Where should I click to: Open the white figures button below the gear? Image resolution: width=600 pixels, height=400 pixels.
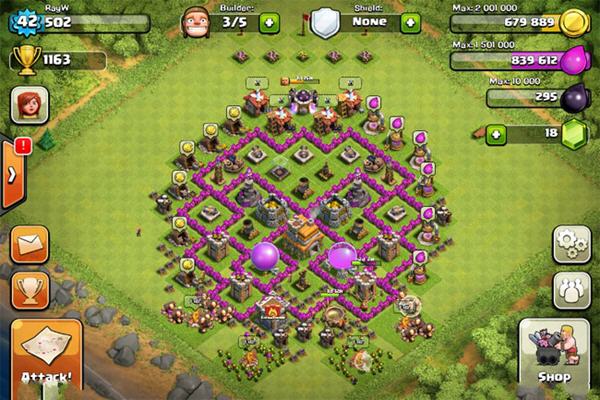coord(572,291)
